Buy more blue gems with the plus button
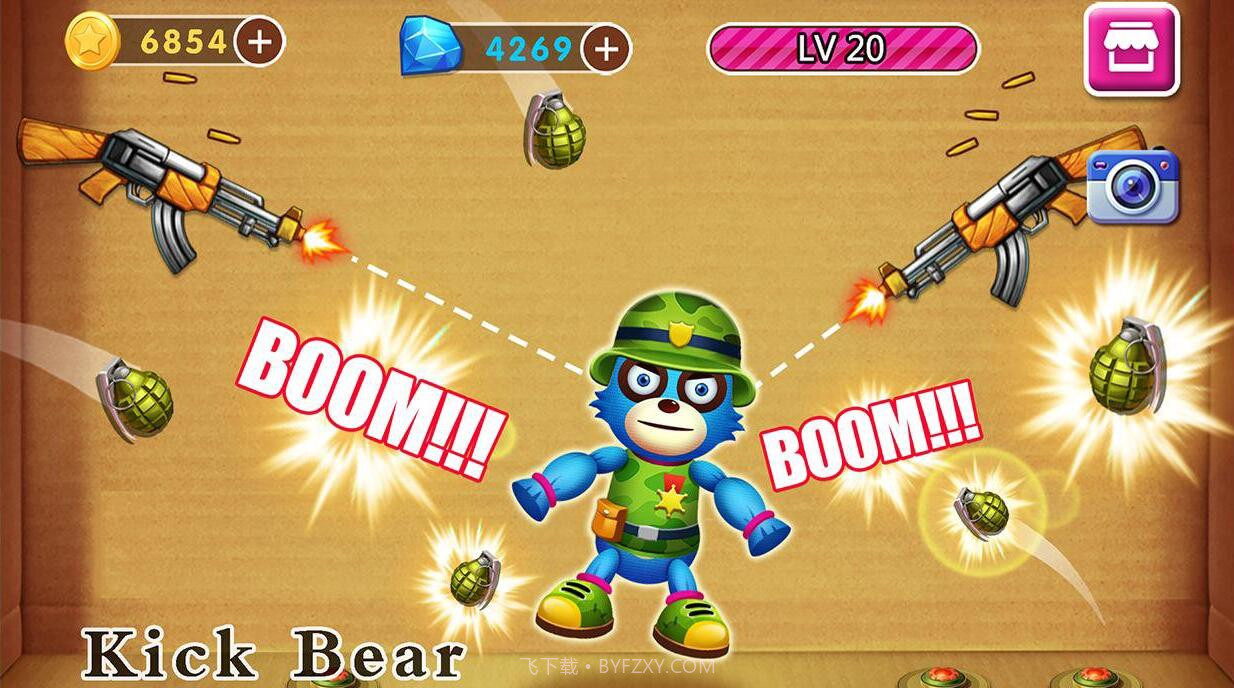Image resolution: width=1234 pixels, height=688 pixels. coord(605,48)
